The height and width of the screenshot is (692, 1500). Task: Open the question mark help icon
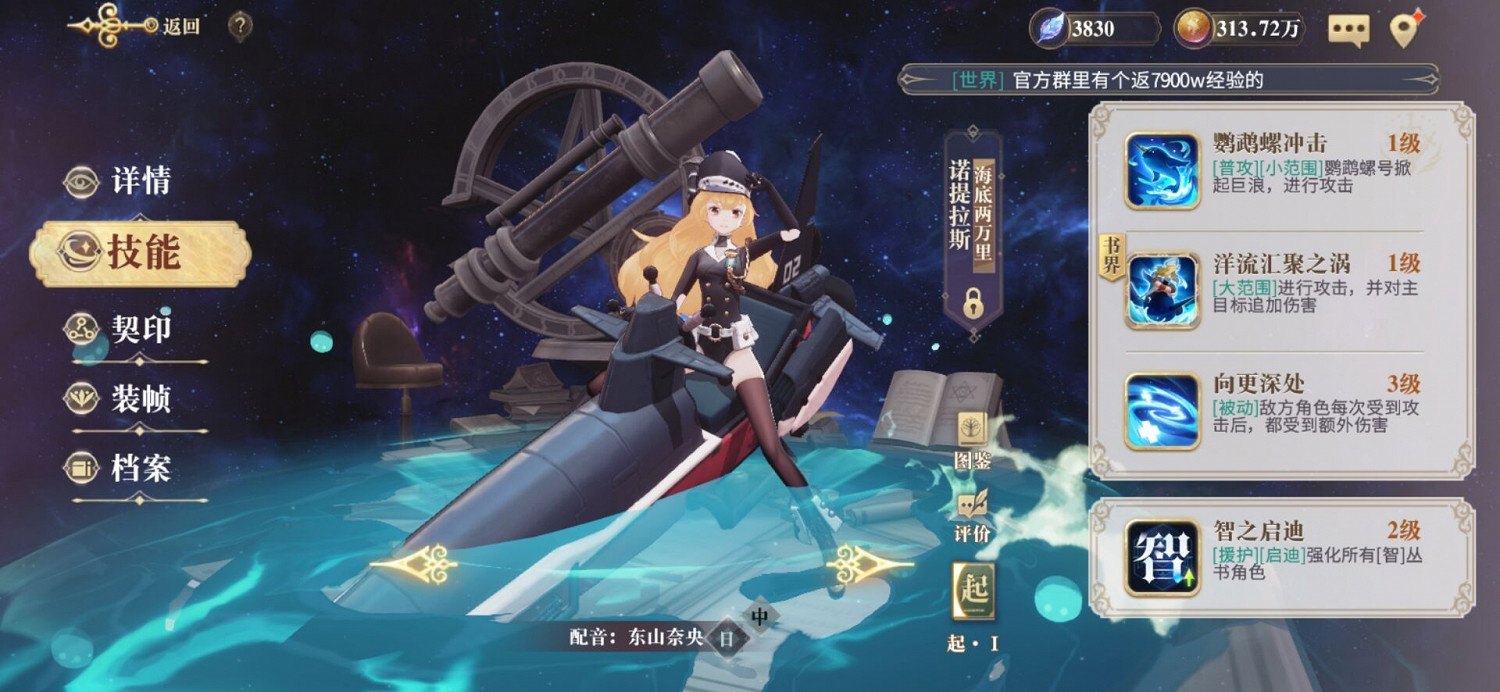[240, 26]
